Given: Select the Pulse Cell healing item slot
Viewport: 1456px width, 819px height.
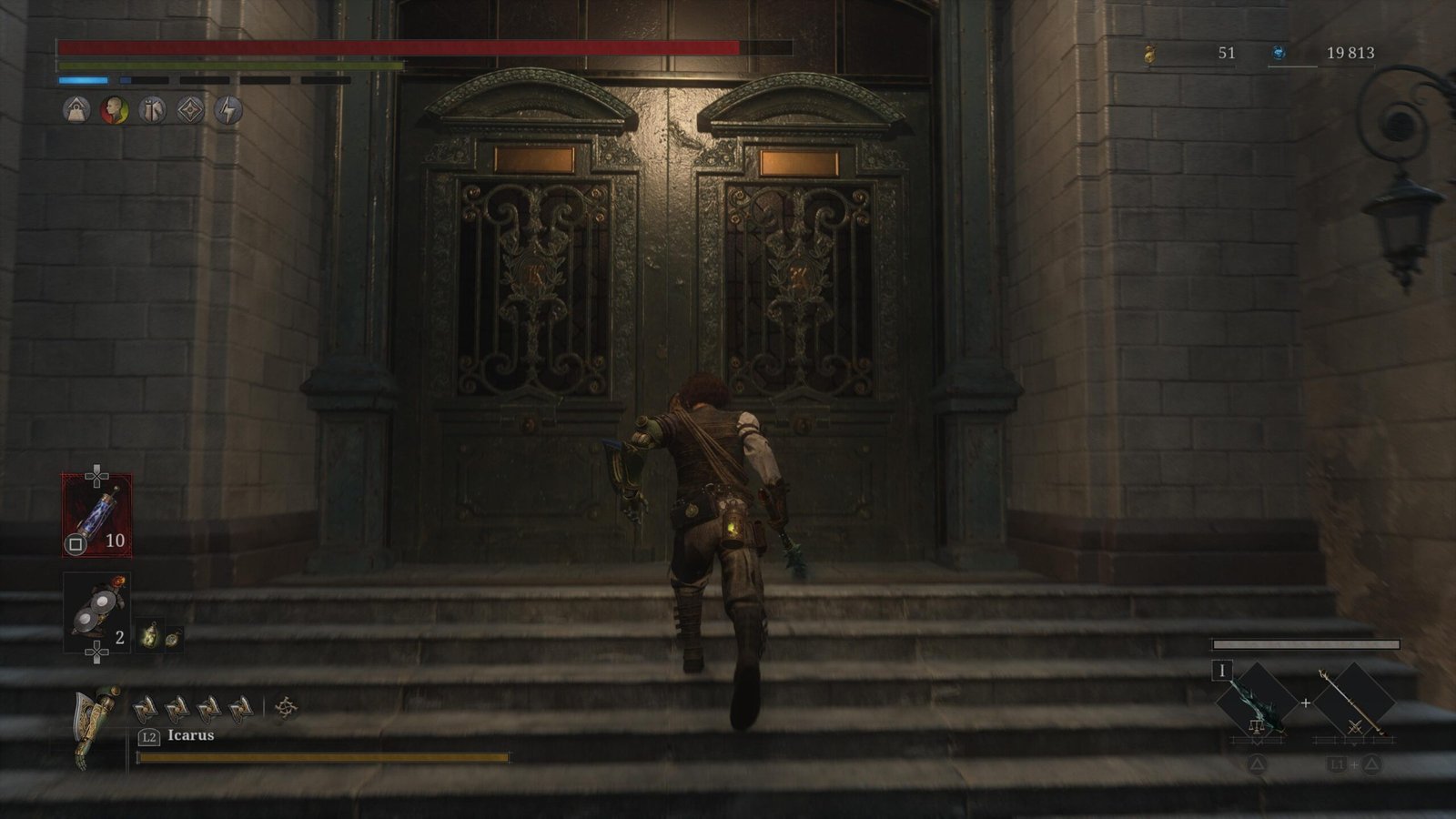Looking at the screenshot, I should coord(96,515).
